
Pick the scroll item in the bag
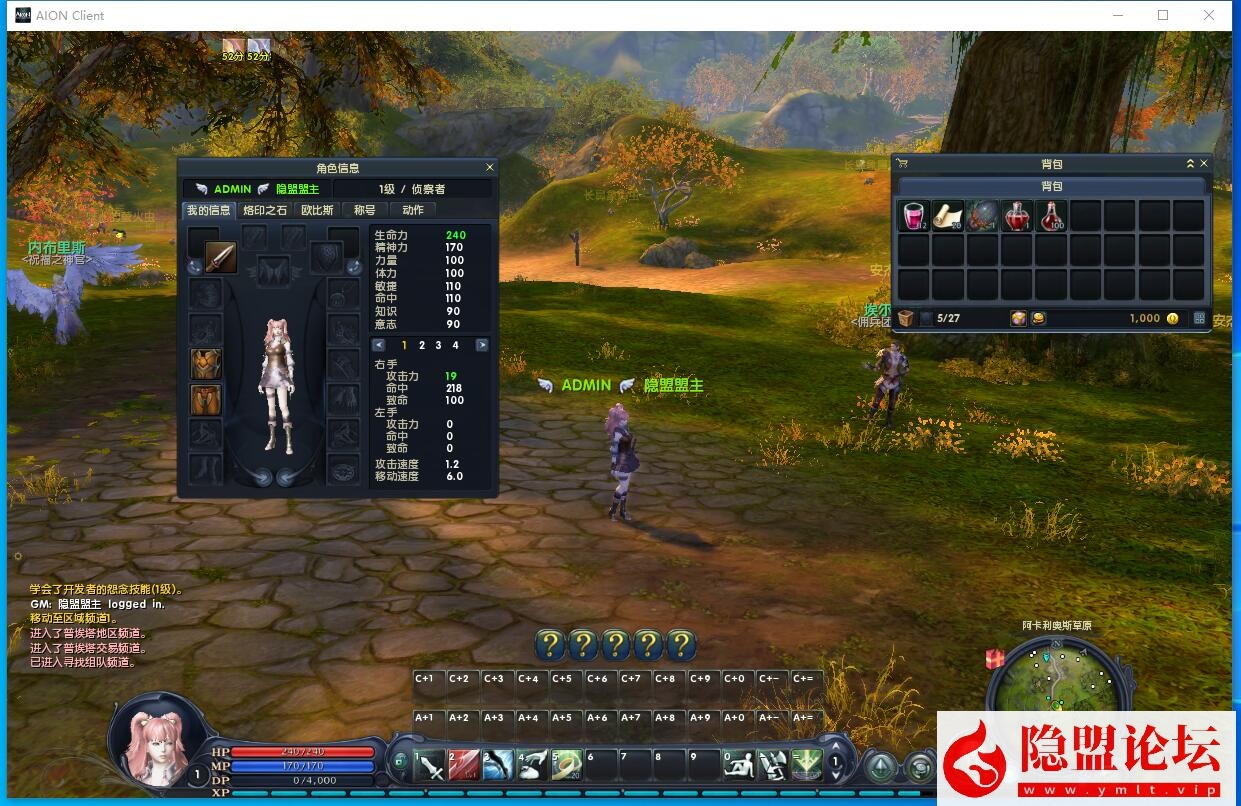(x=948, y=216)
